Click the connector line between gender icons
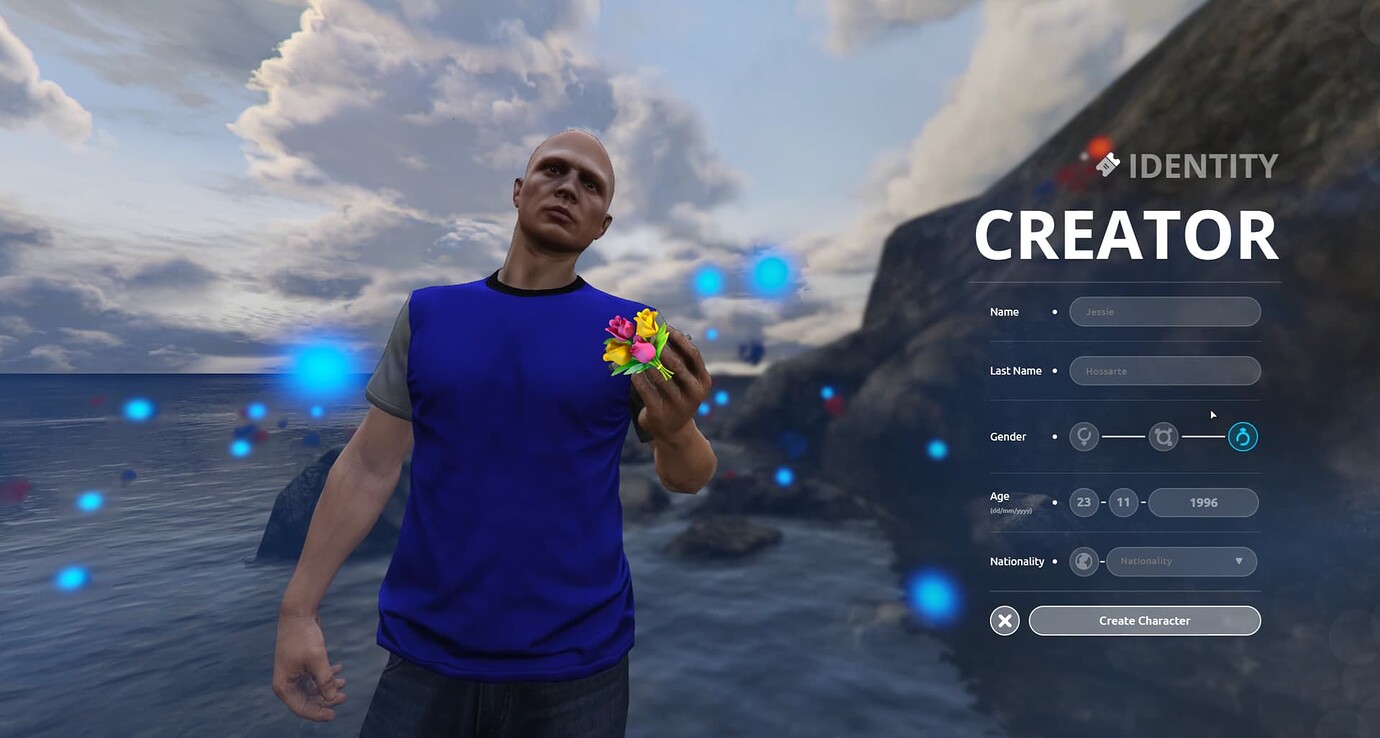 pos(1124,436)
